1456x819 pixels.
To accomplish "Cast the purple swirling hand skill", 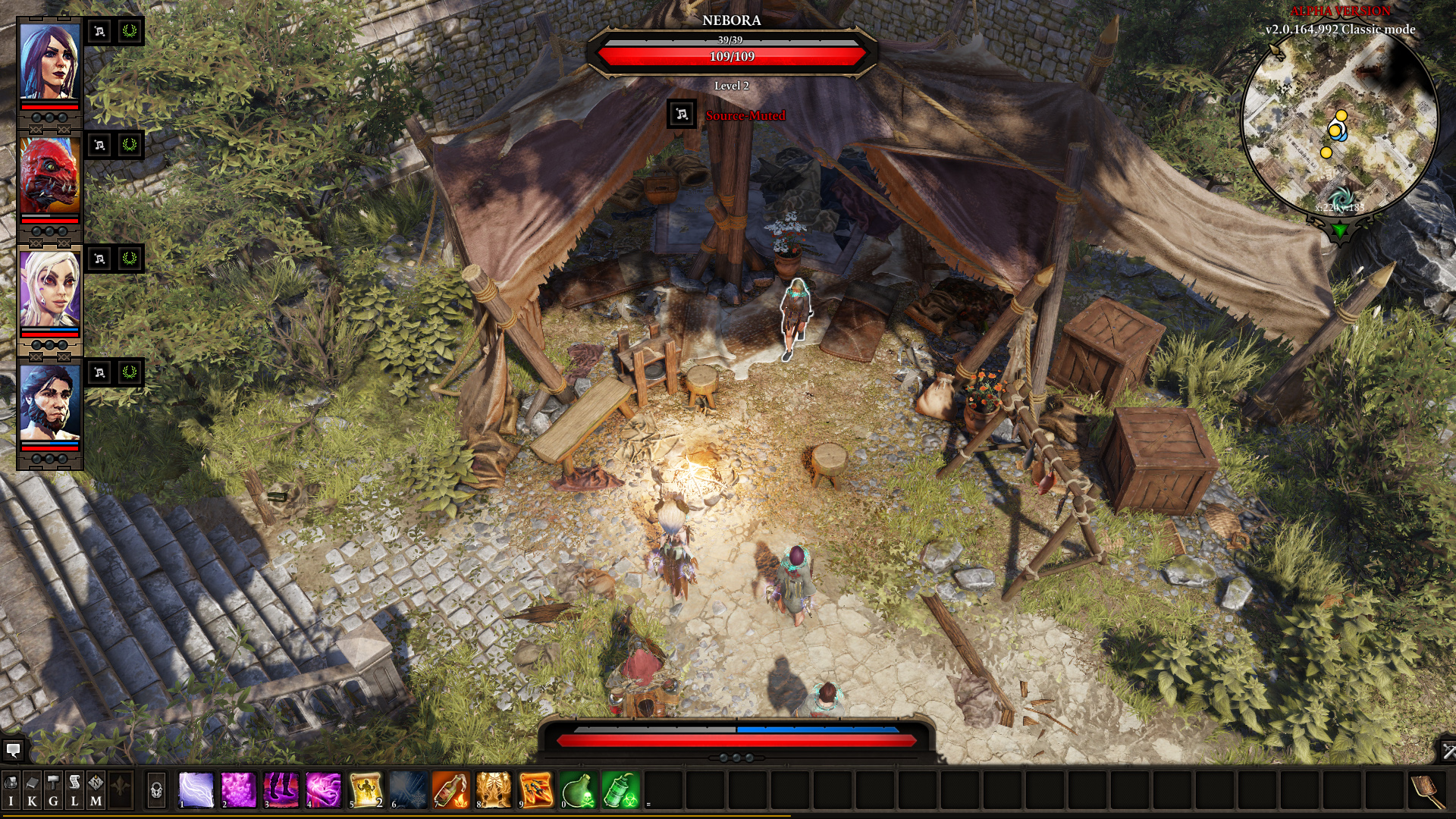I will point(324,790).
